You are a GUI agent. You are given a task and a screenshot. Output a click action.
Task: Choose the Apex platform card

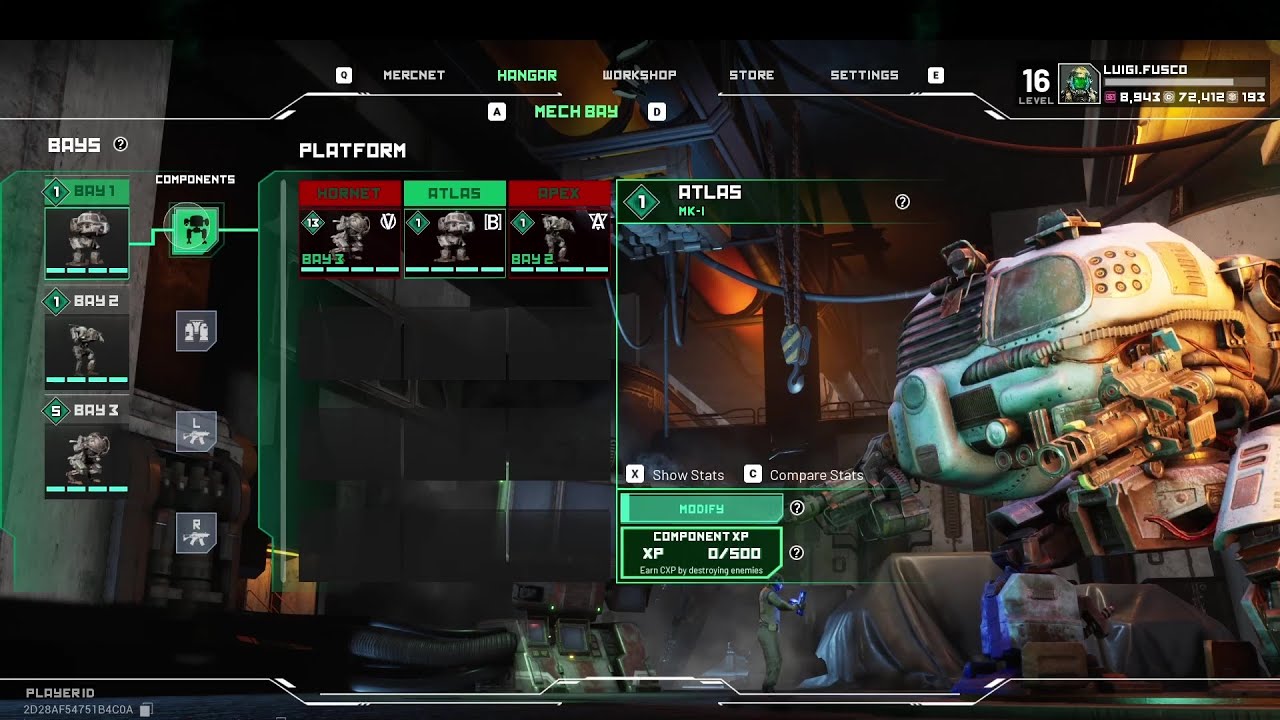(559, 229)
